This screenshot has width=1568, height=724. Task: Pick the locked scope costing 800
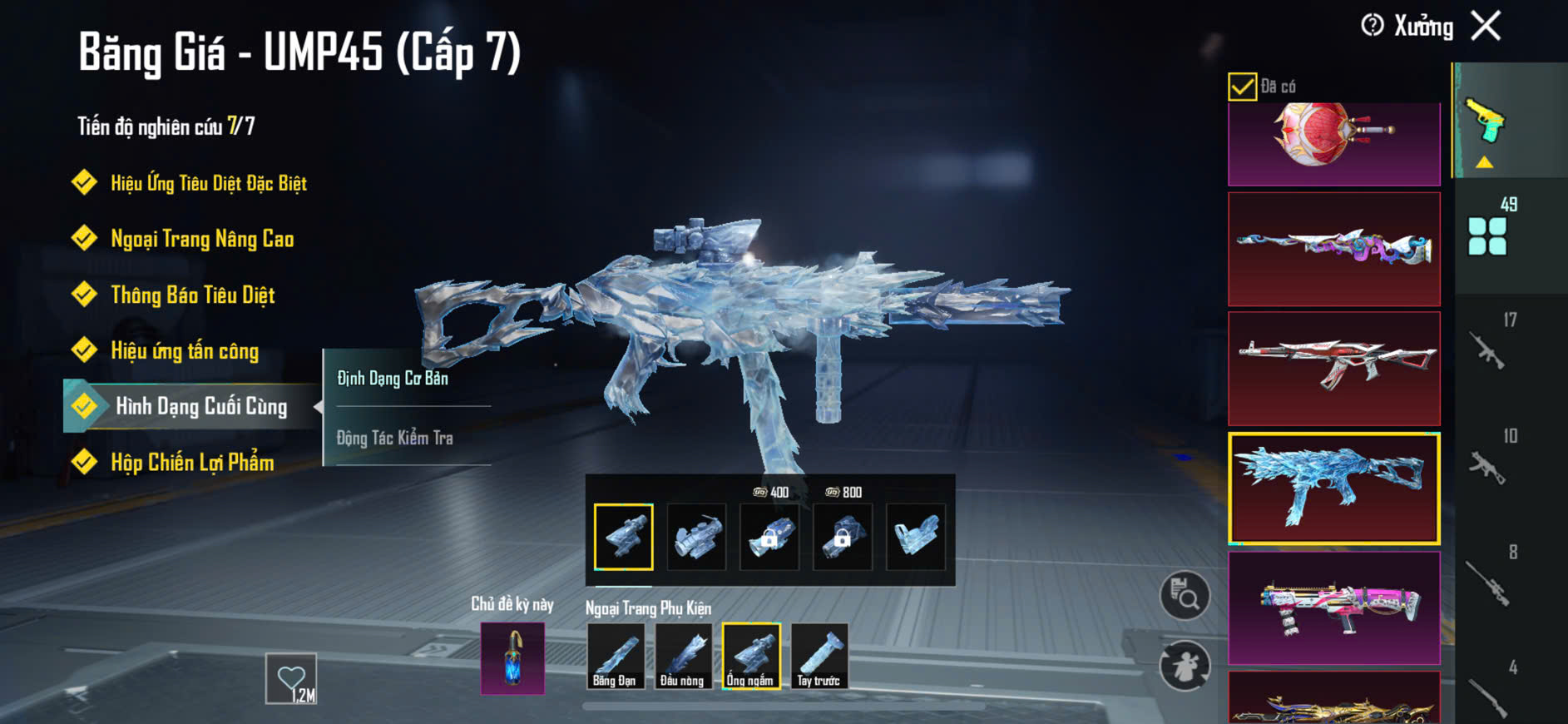pyautogui.click(x=843, y=537)
